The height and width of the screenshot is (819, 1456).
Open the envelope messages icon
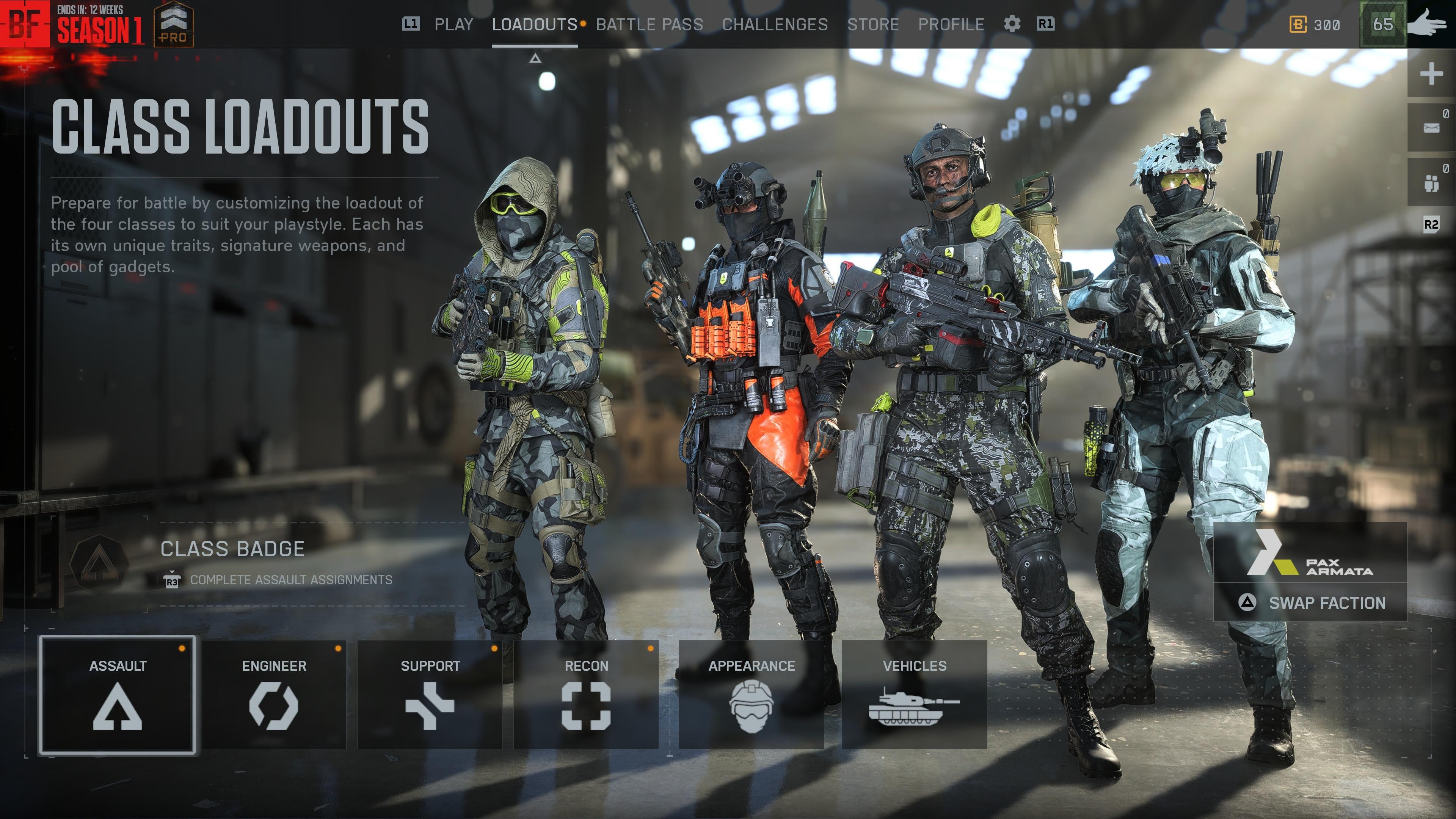[1431, 128]
